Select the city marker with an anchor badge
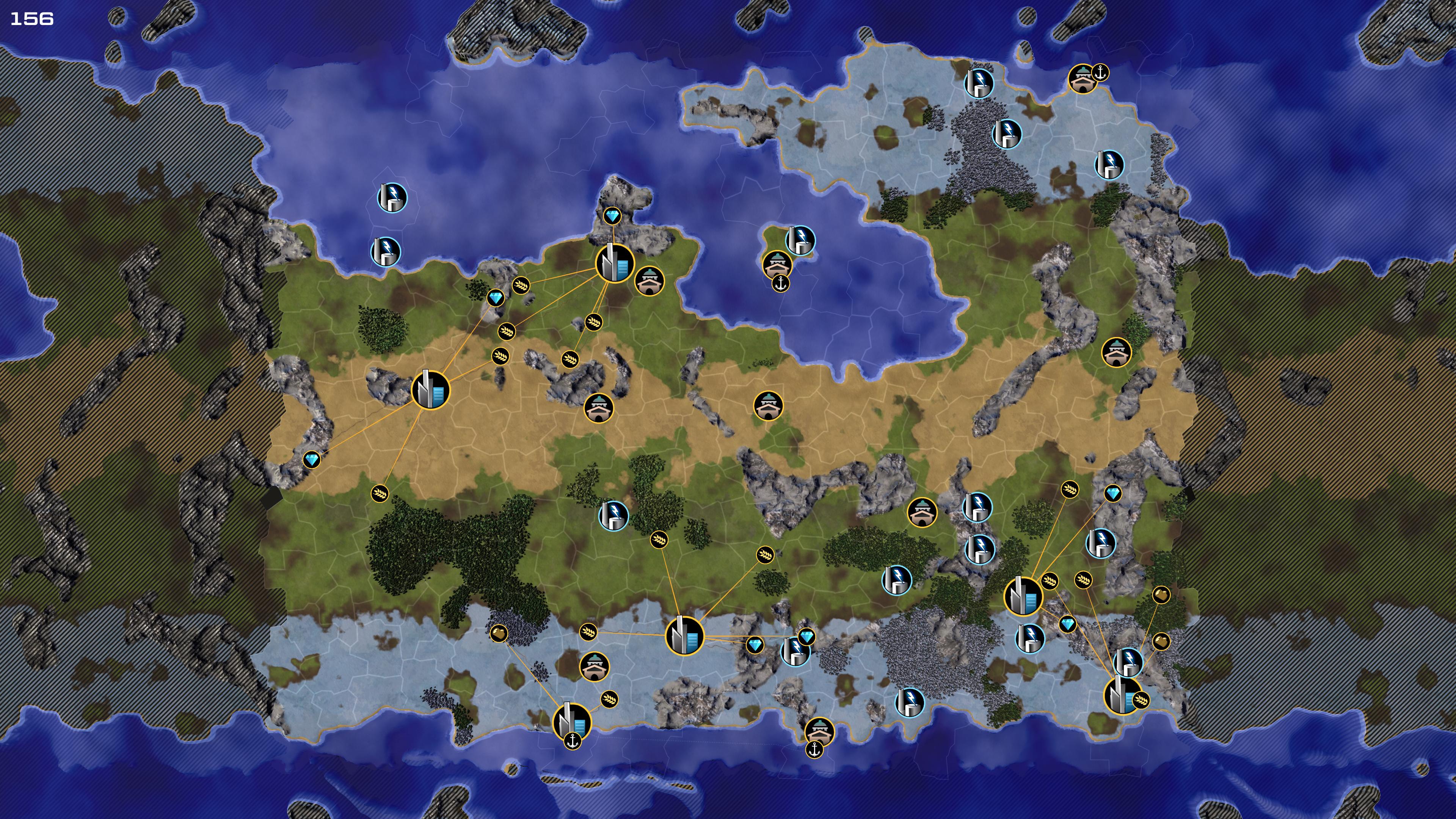1456x819 pixels. [571, 722]
